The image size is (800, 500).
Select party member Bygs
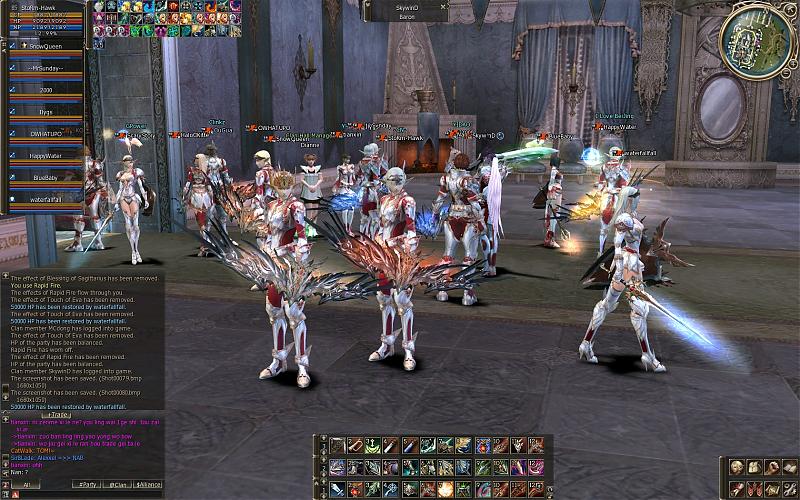tap(46, 112)
